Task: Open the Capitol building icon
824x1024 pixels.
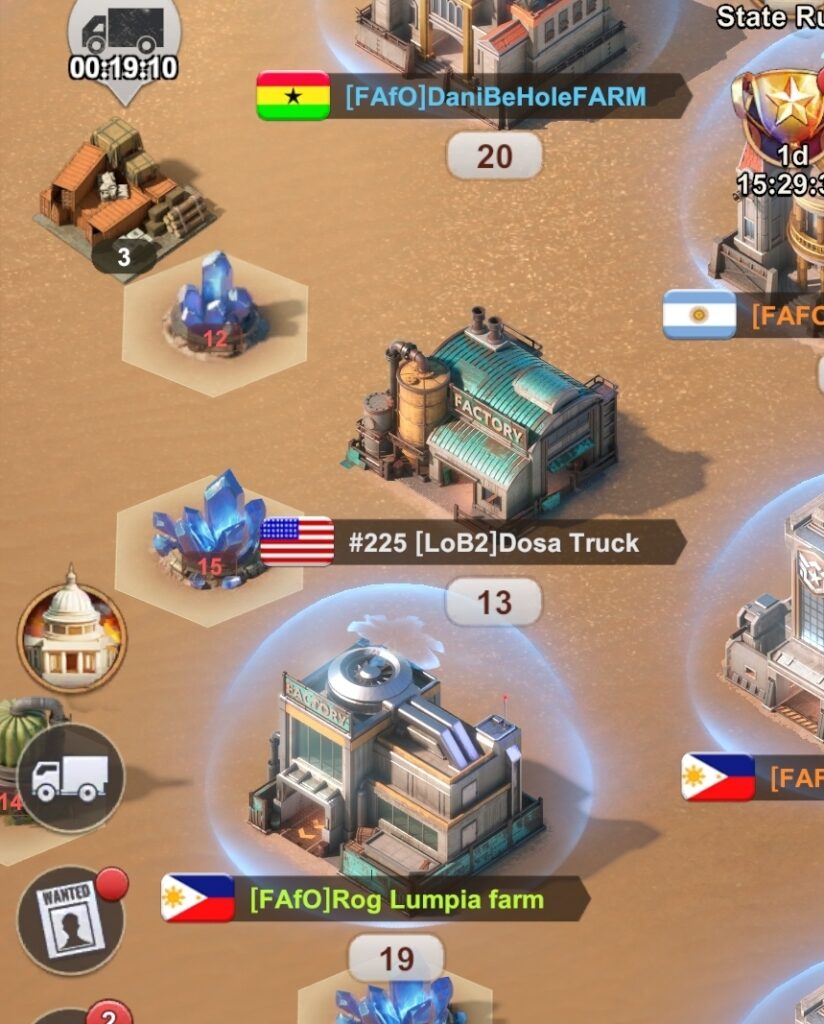Action: 71,637
